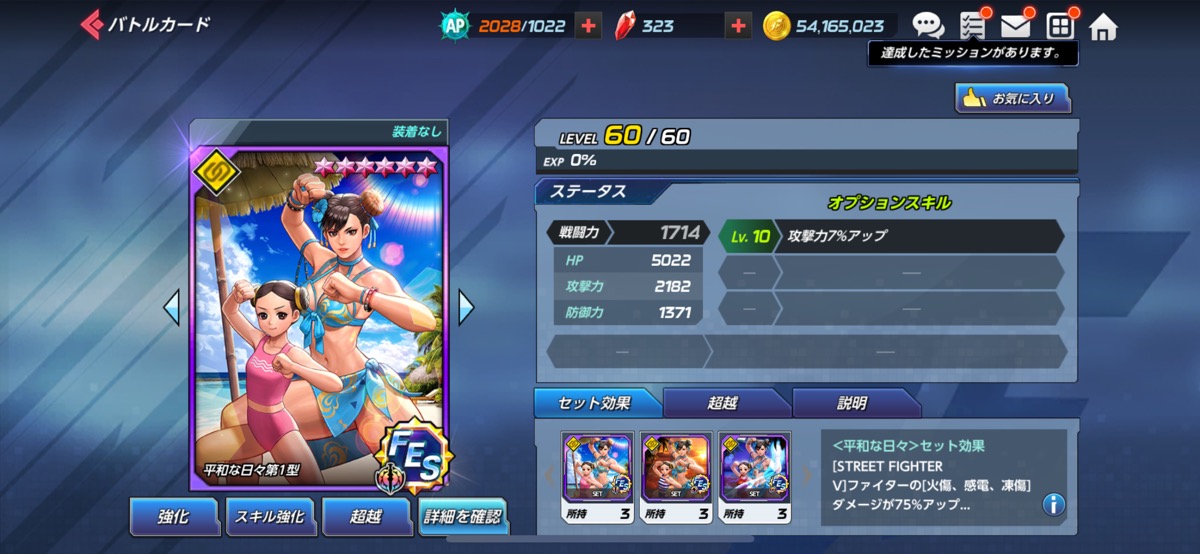
Task: Open the missions checklist icon
Action: point(972,26)
